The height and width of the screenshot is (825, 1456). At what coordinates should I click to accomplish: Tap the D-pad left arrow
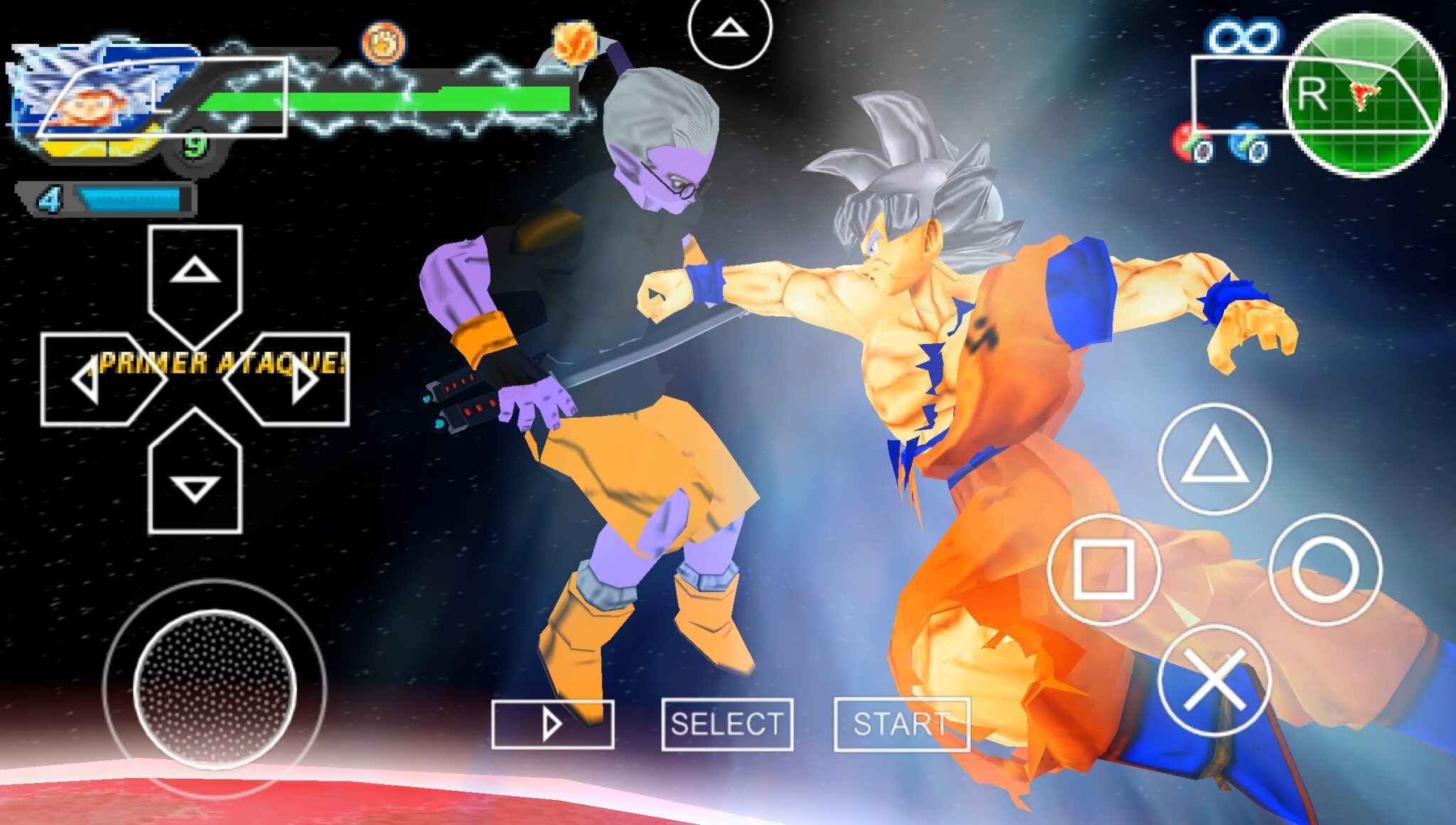(89, 380)
